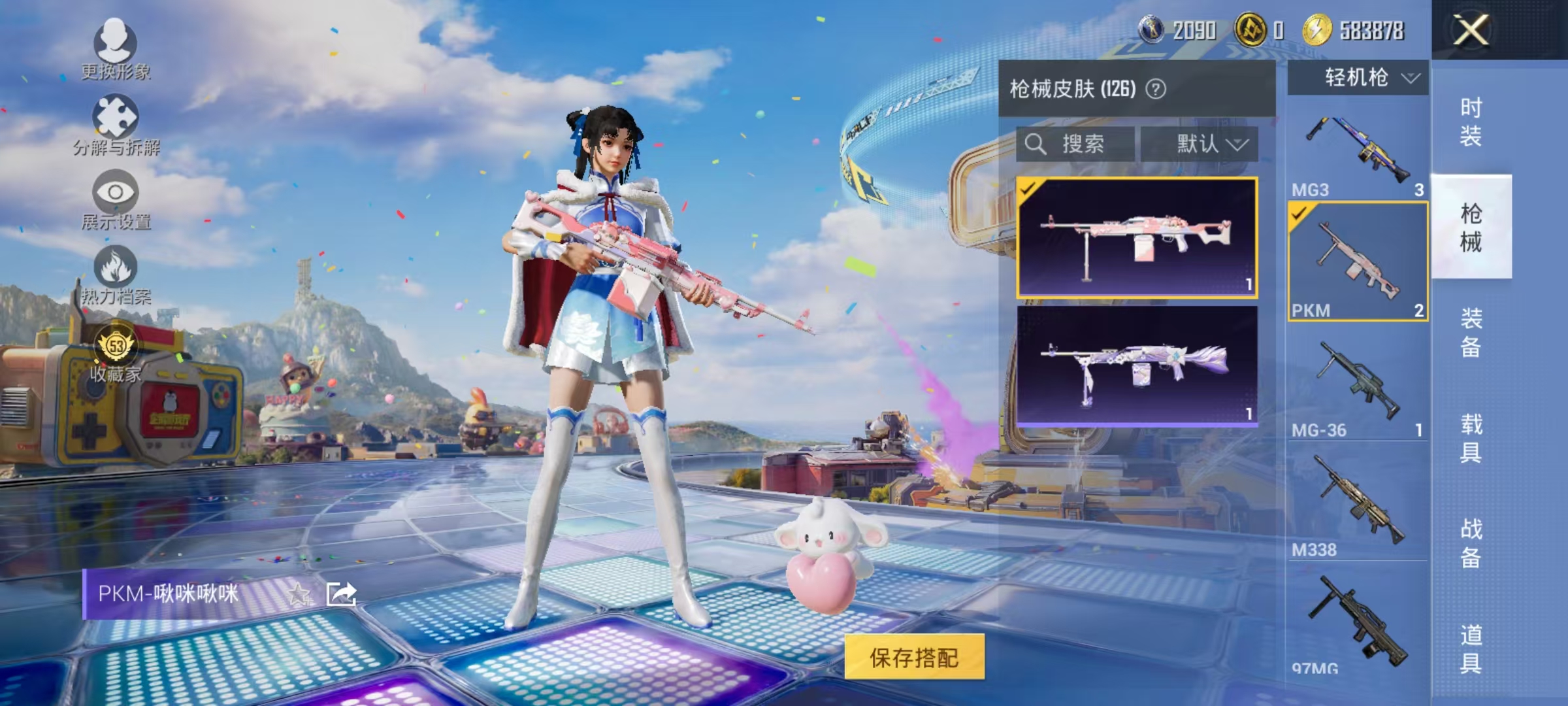Switch to the 时装 tab
Screen dimensions: 1568x706
pyautogui.click(x=1470, y=121)
